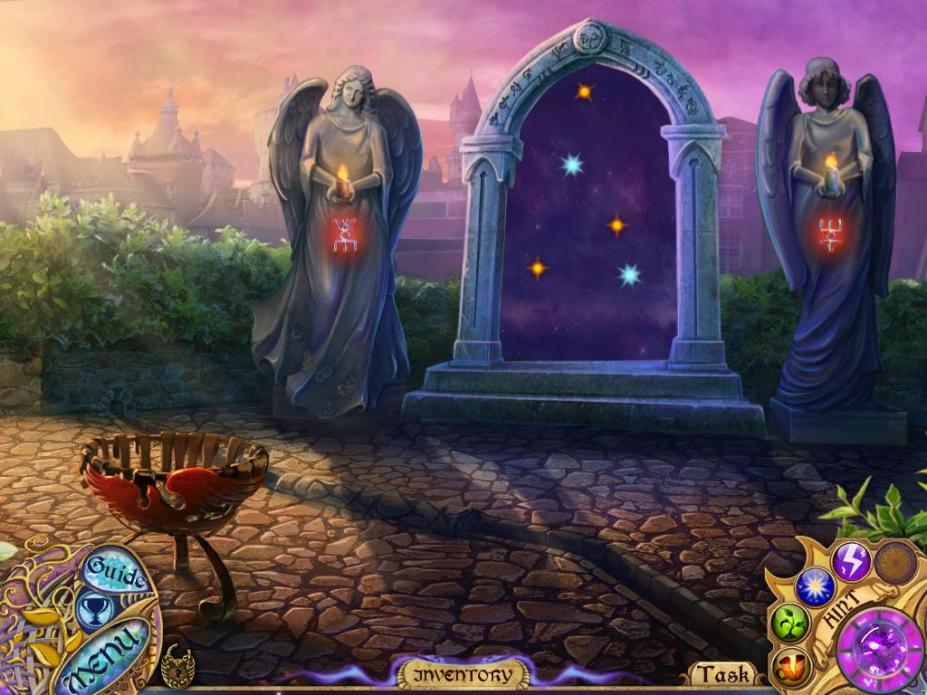Expand the Inventory bar

pos(461,674)
